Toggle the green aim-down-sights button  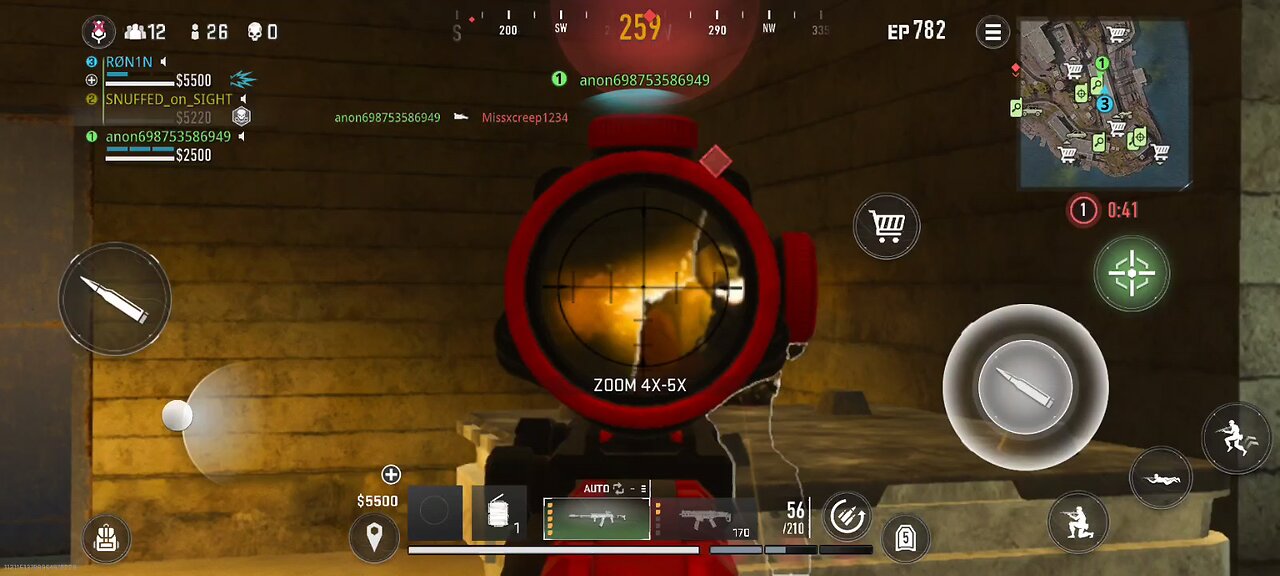[x=1131, y=273]
